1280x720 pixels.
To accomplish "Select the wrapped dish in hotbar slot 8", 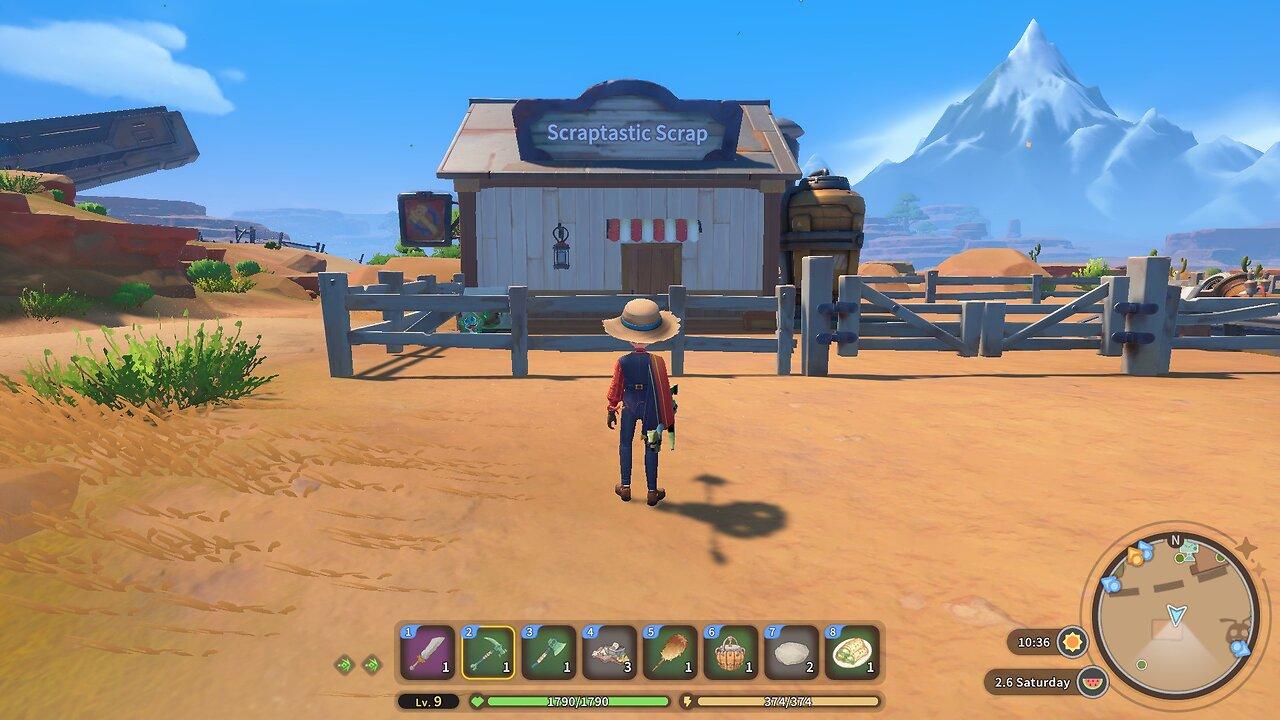I will coord(851,651).
